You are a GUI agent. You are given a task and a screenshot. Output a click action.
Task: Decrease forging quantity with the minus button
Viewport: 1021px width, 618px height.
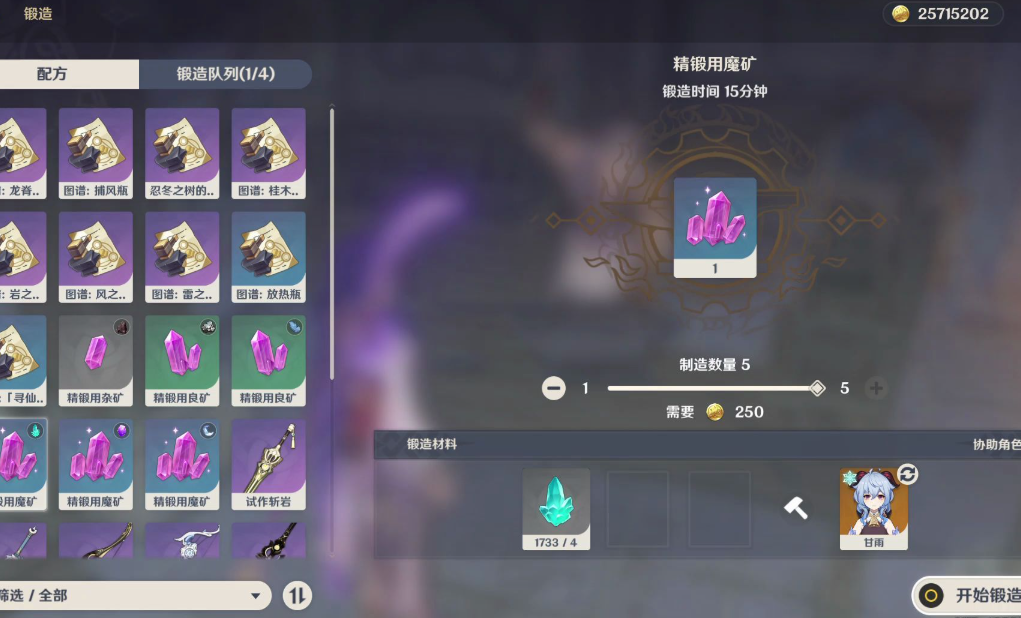(x=553, y=388)
